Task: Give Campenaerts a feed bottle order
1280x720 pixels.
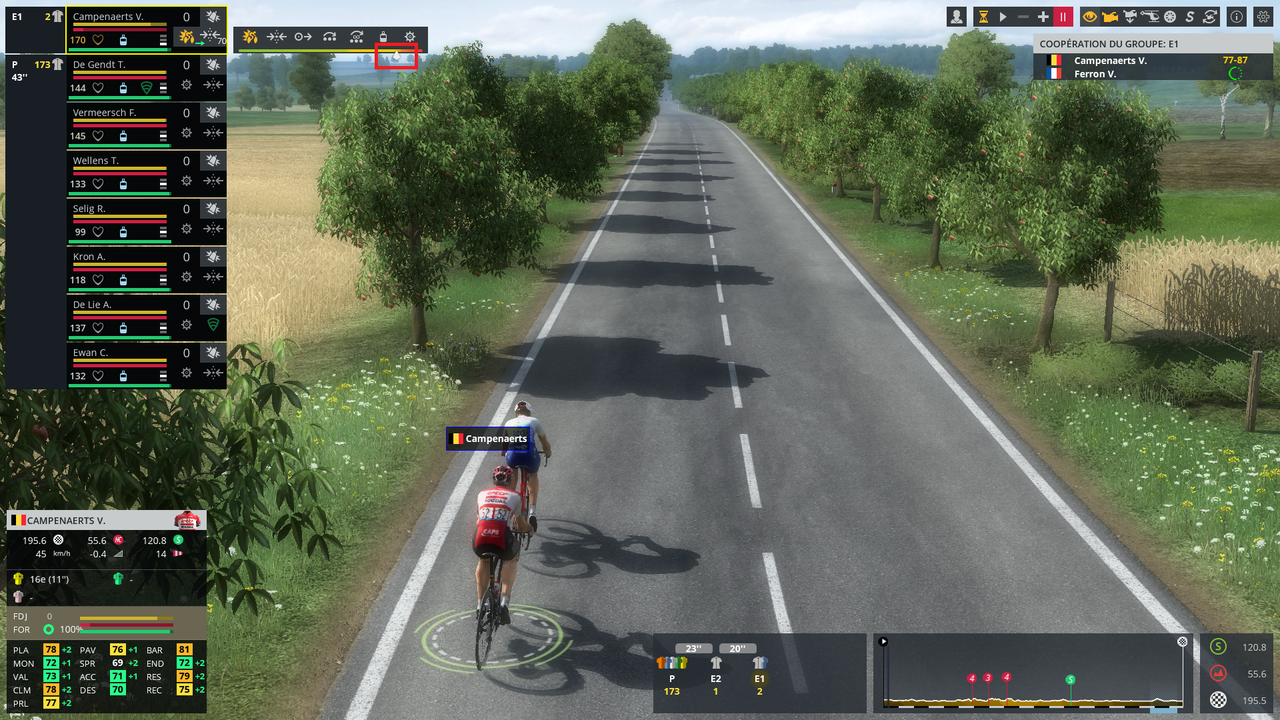Action: [x=383, y=37]
